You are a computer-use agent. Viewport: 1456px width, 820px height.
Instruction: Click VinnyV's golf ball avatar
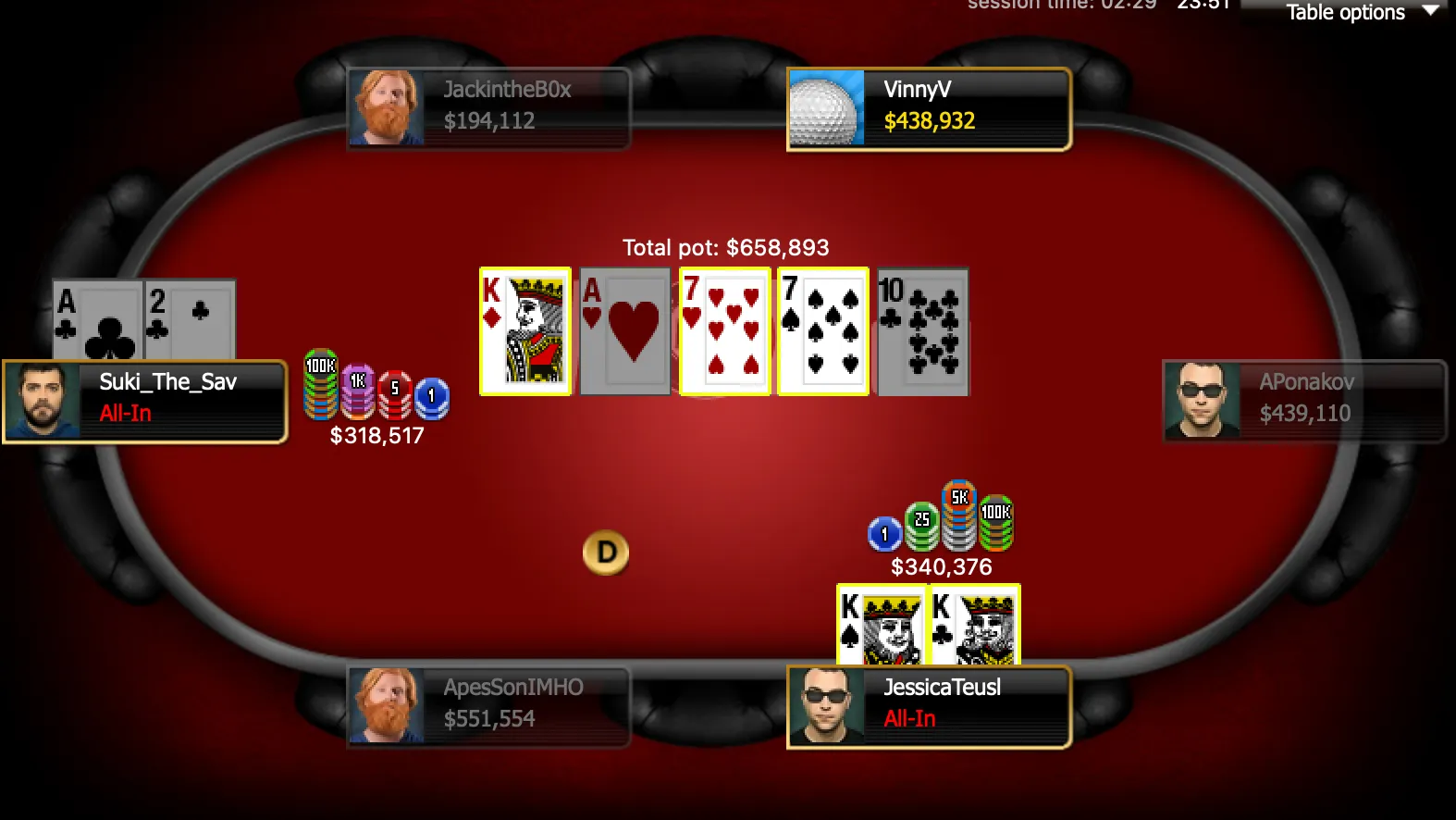(x=826, y=108)
